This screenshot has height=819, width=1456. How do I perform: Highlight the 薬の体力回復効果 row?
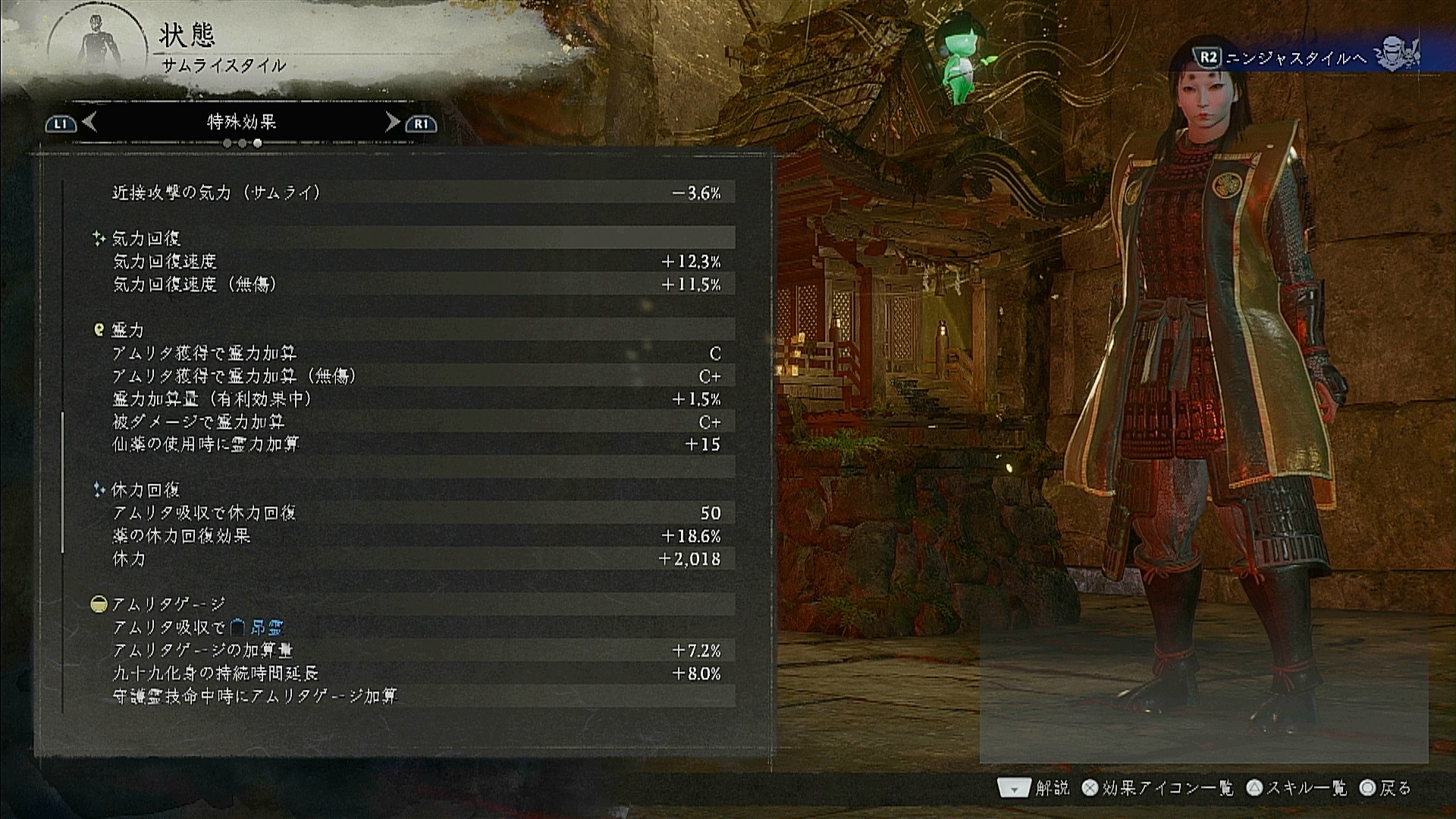pos(416,536)
